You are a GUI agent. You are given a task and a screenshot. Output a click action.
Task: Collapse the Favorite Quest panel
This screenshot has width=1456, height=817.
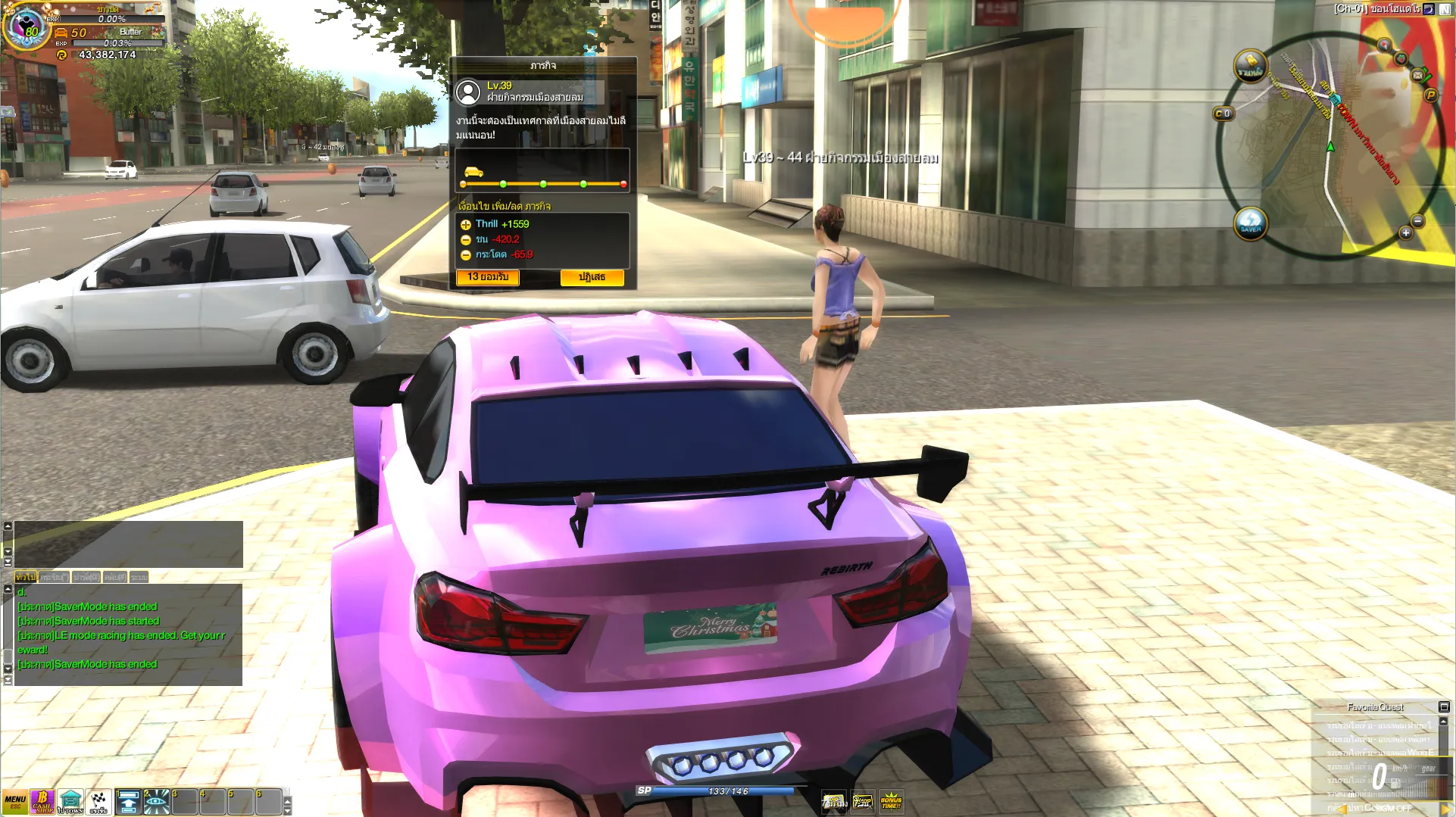[x=1444, y=707]
